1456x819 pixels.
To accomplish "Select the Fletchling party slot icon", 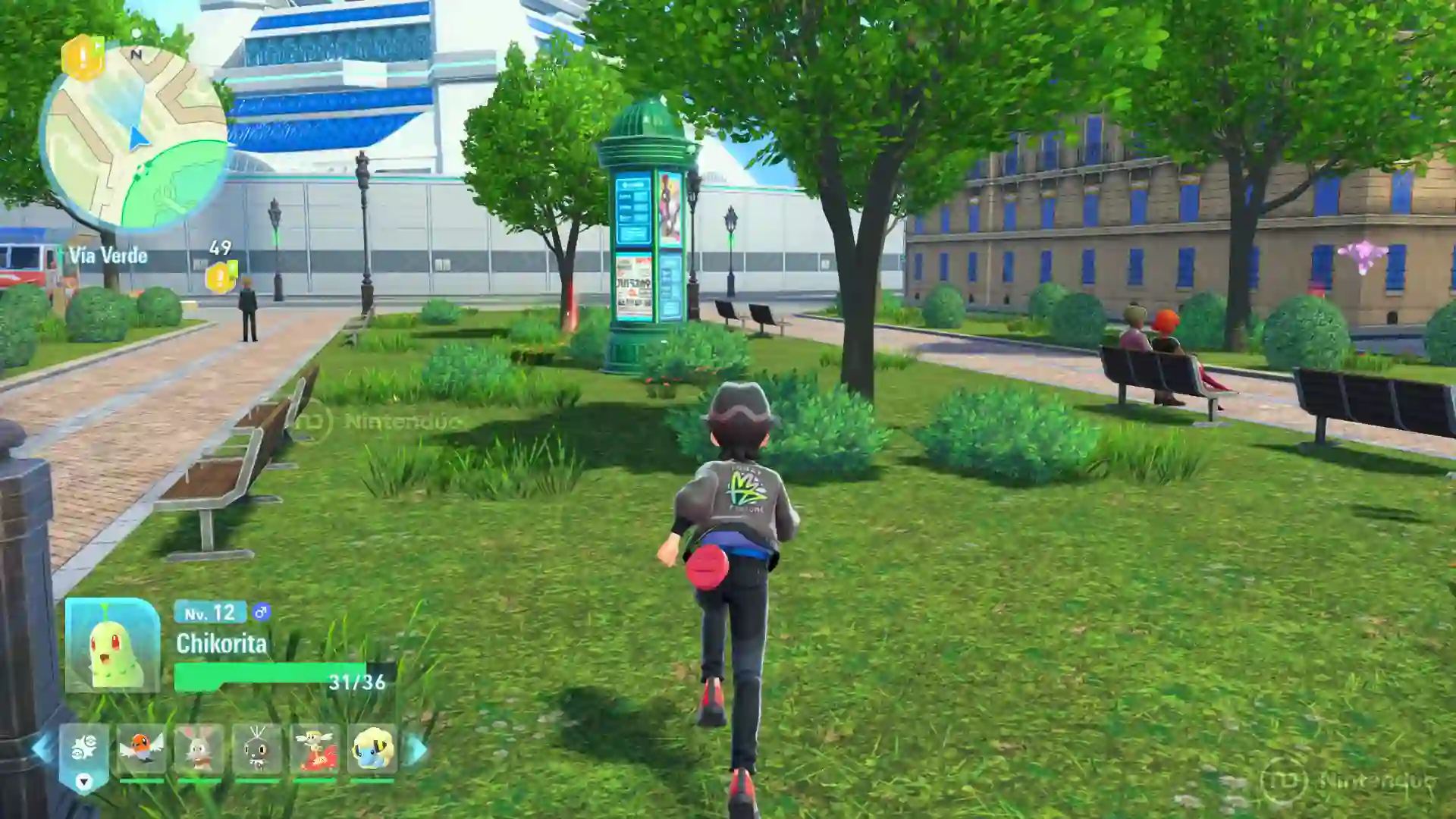I will point(142,749).
